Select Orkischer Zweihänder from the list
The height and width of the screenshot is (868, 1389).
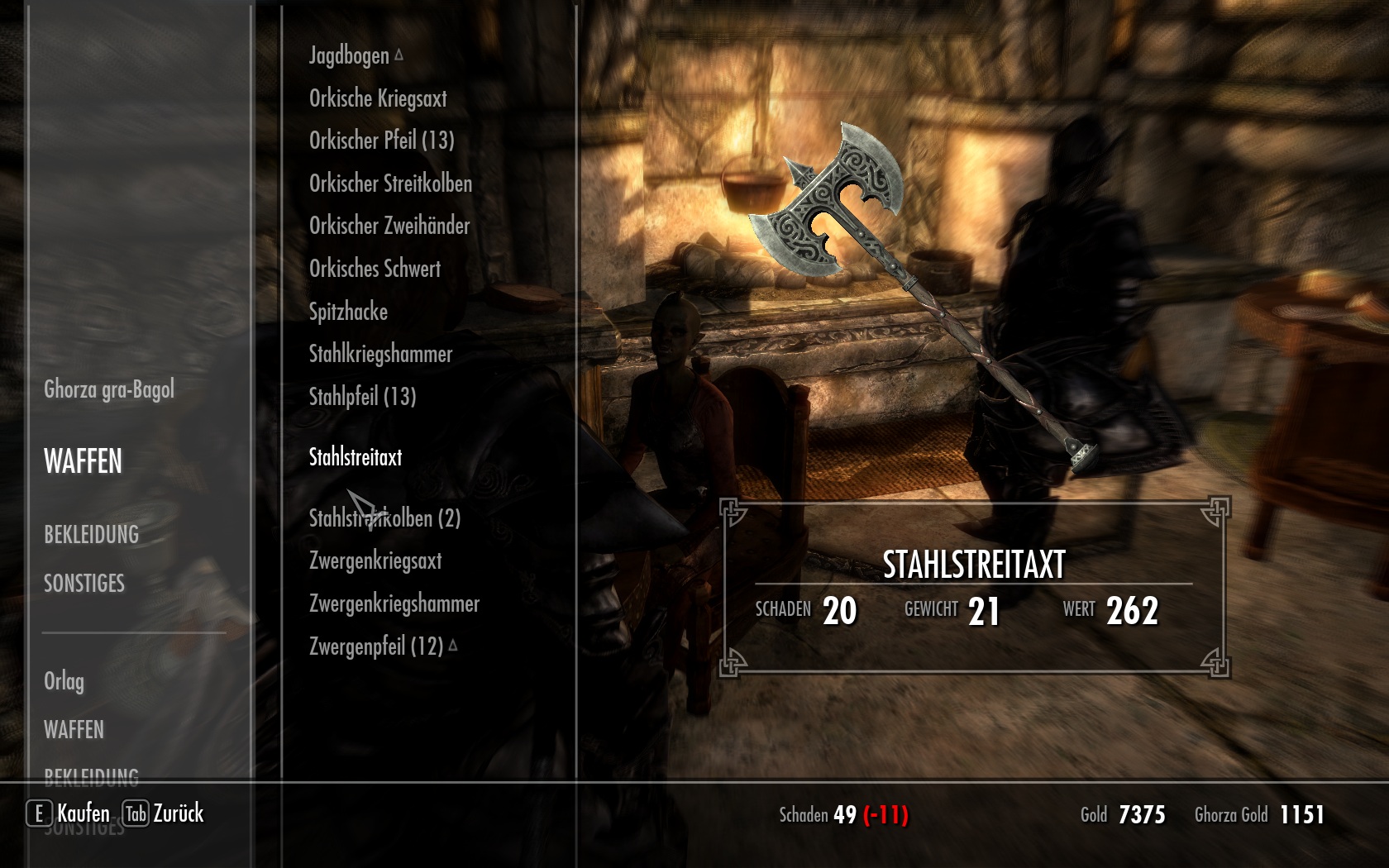389,226
